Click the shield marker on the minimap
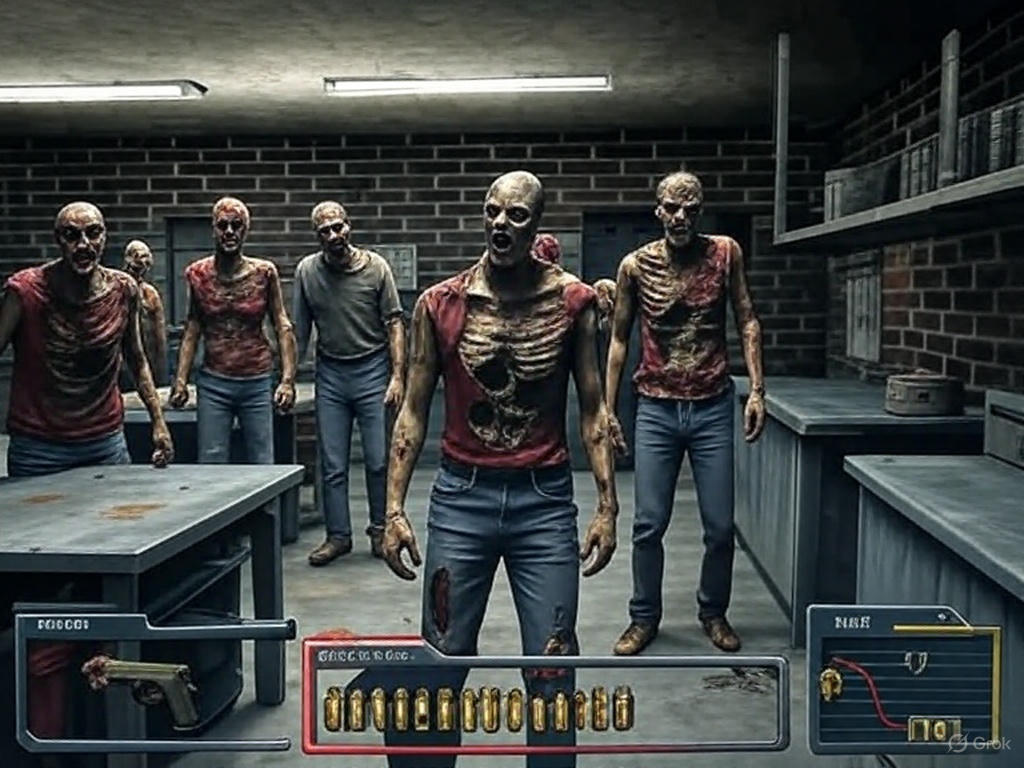This screenshot has width=1024, height=768. click(915, 661)
